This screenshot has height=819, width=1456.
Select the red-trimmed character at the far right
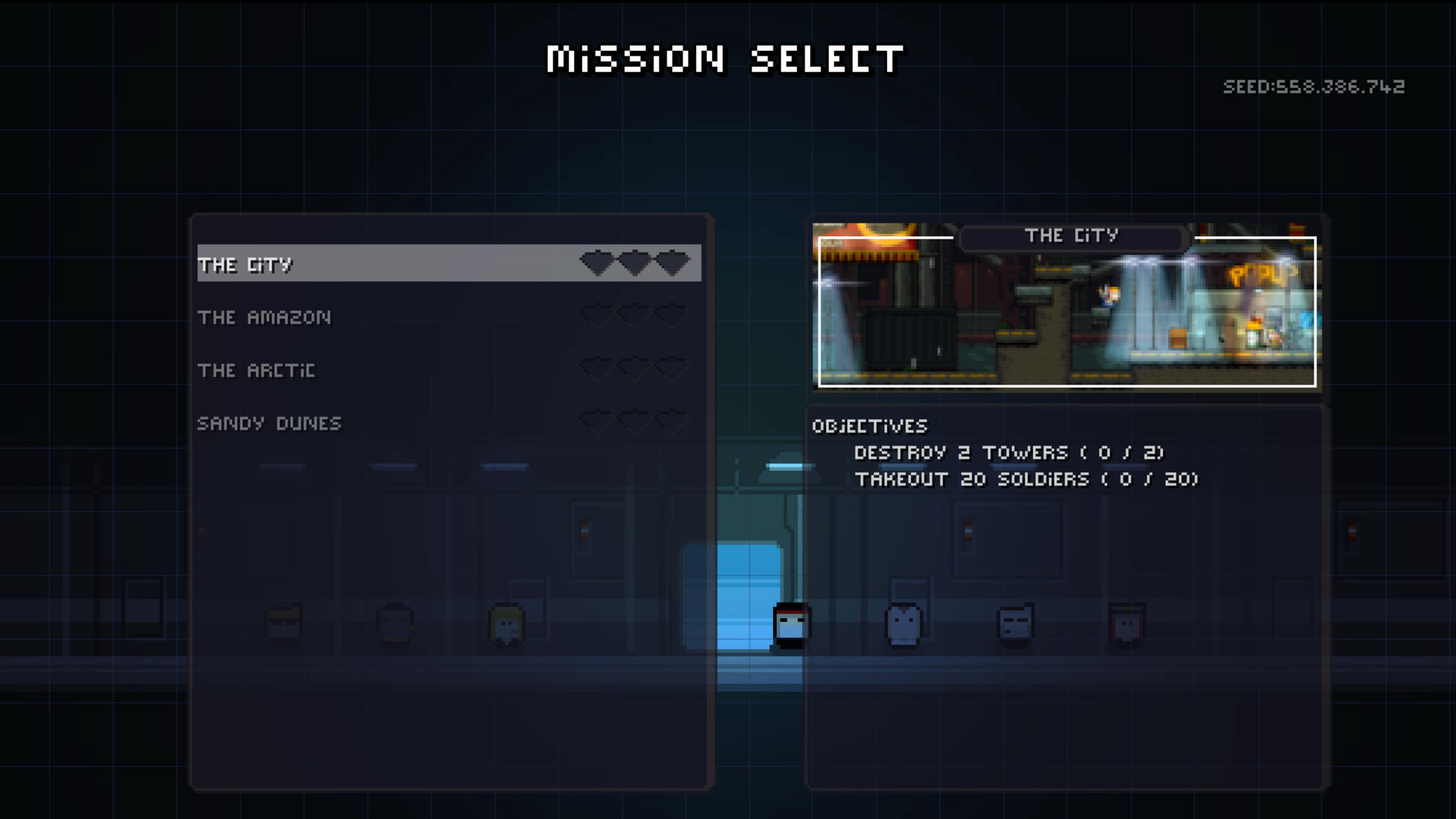(x=1127, y=623)
